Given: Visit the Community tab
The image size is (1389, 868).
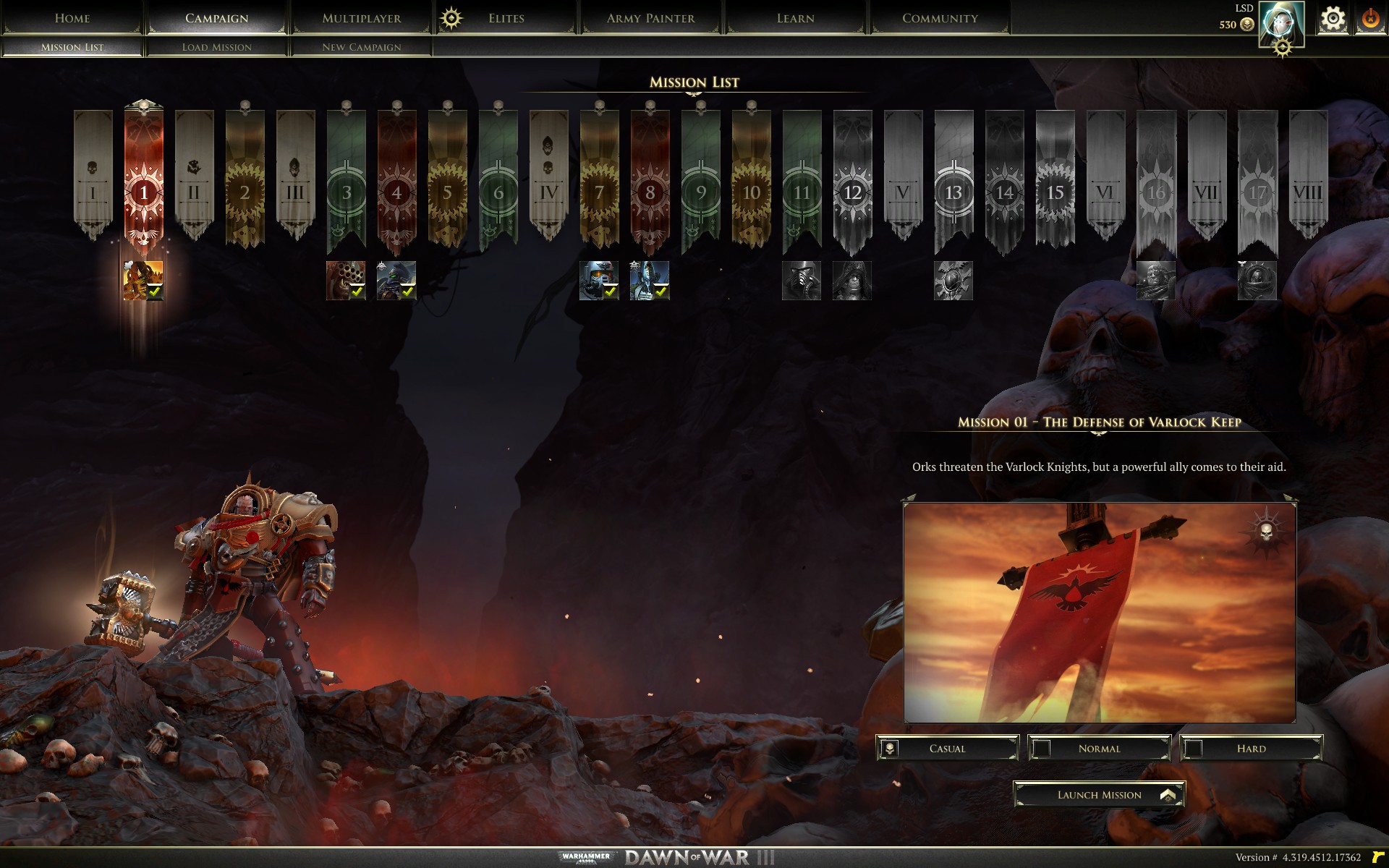Looking at the screenshot, I should (940, 18).
